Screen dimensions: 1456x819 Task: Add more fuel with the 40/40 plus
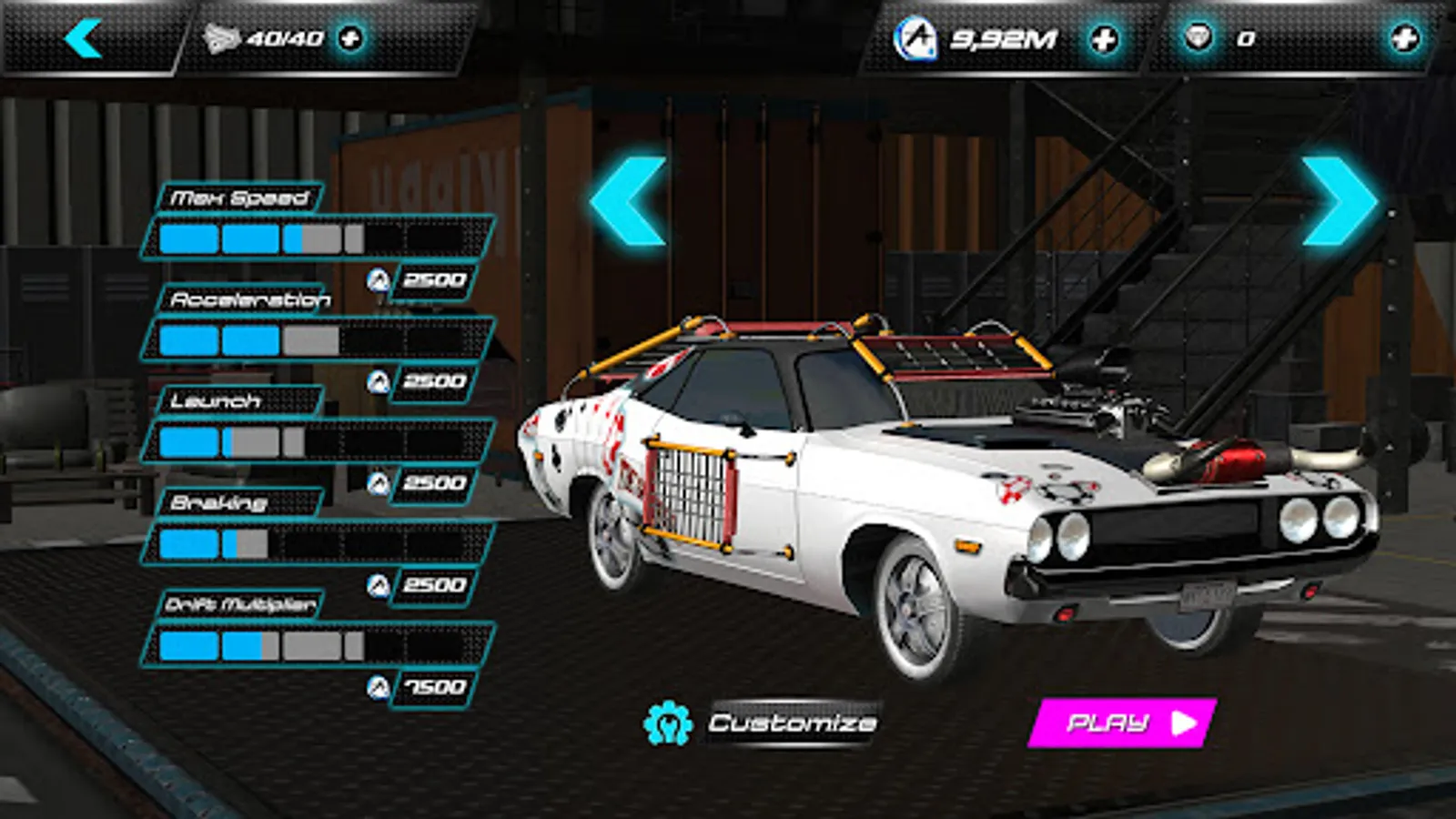pos(350,38)
